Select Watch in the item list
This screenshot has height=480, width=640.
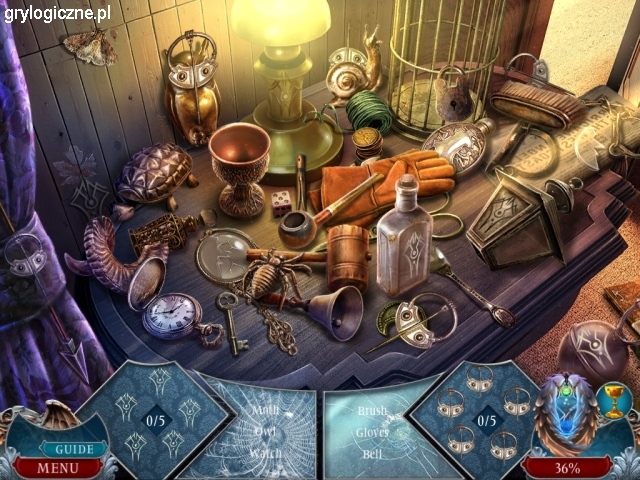point(266,452)
